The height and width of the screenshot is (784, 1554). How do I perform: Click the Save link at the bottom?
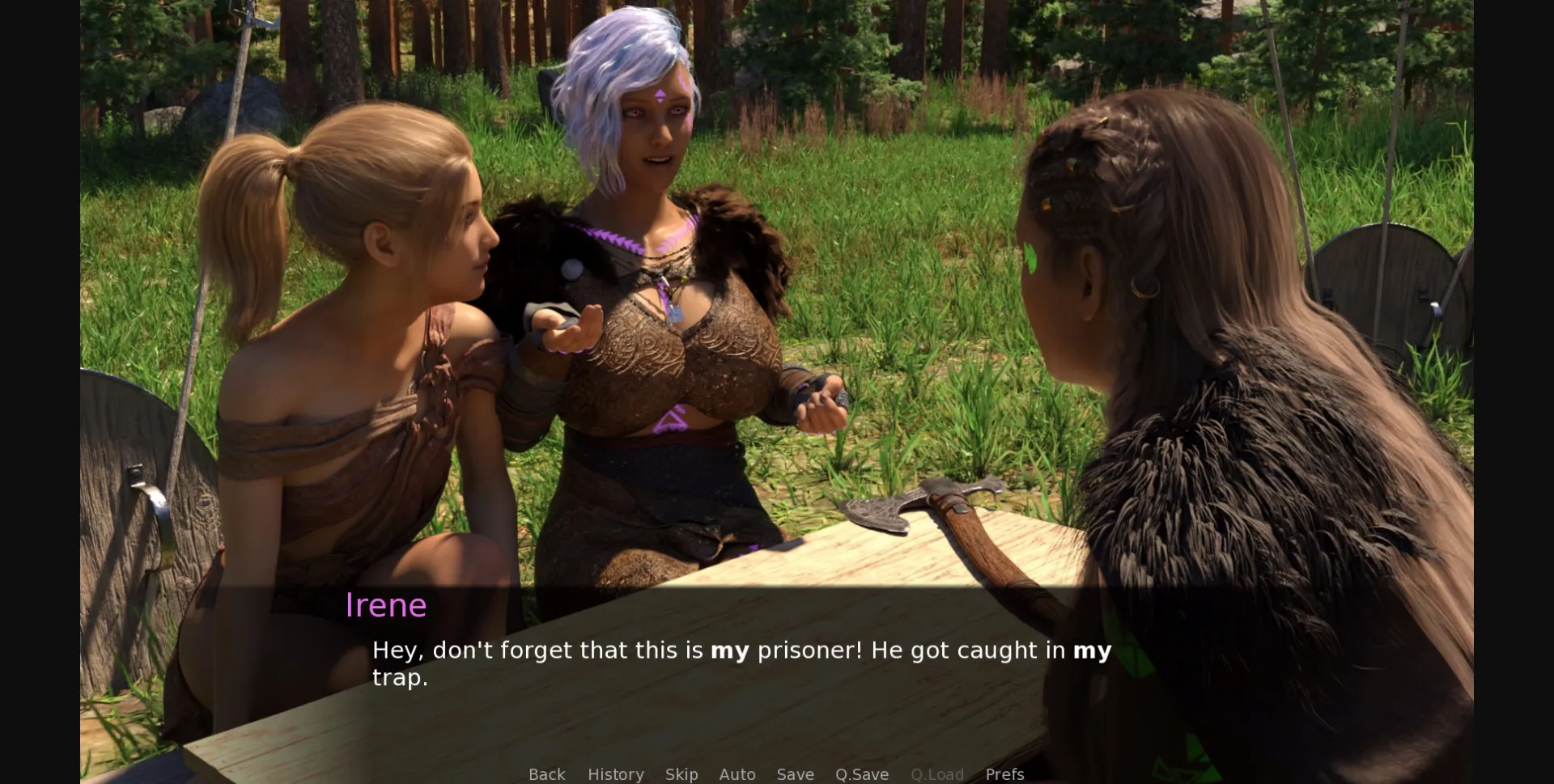coord(795,774)
